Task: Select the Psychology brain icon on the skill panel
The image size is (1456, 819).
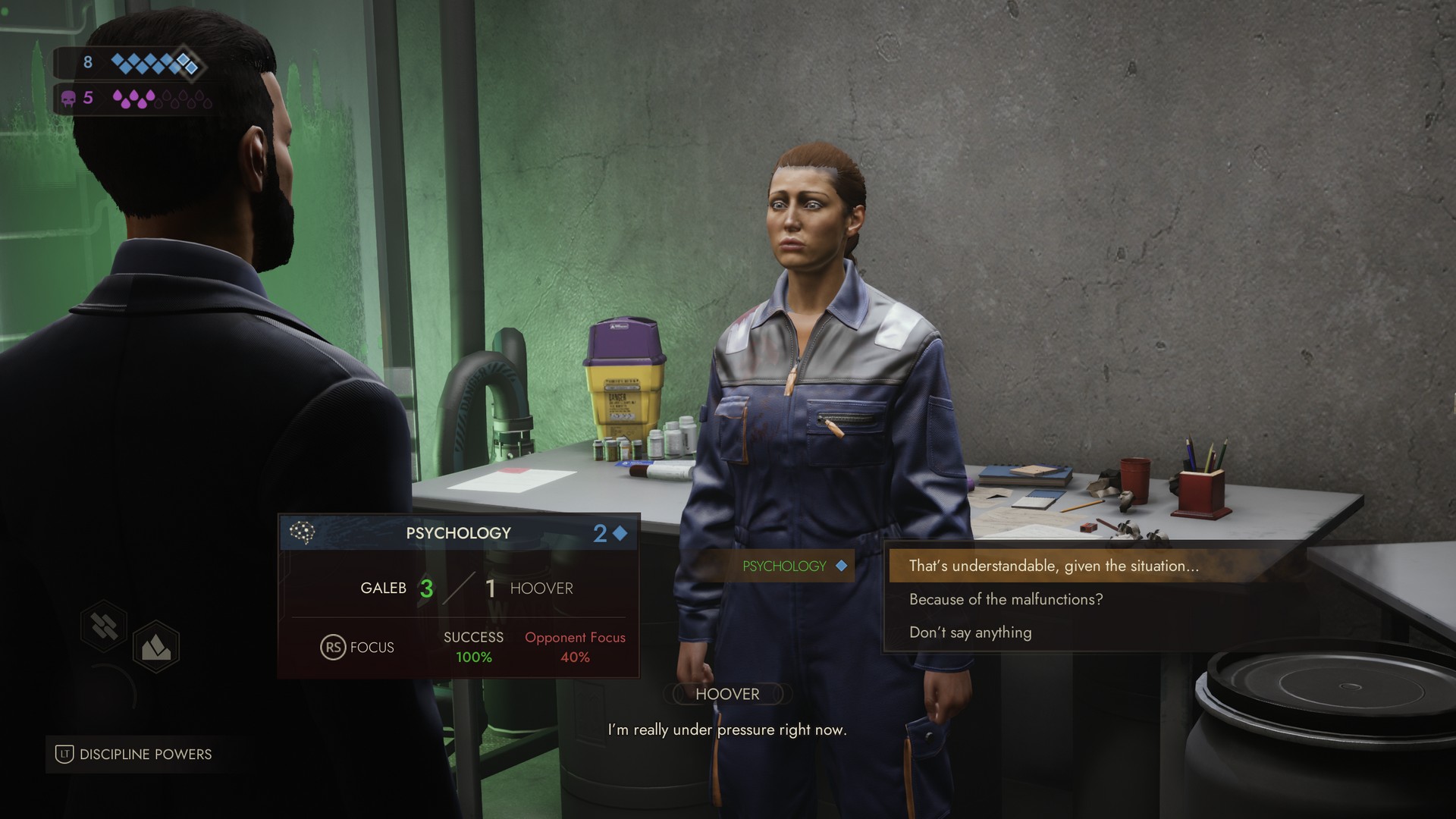Action: point(303,532)
